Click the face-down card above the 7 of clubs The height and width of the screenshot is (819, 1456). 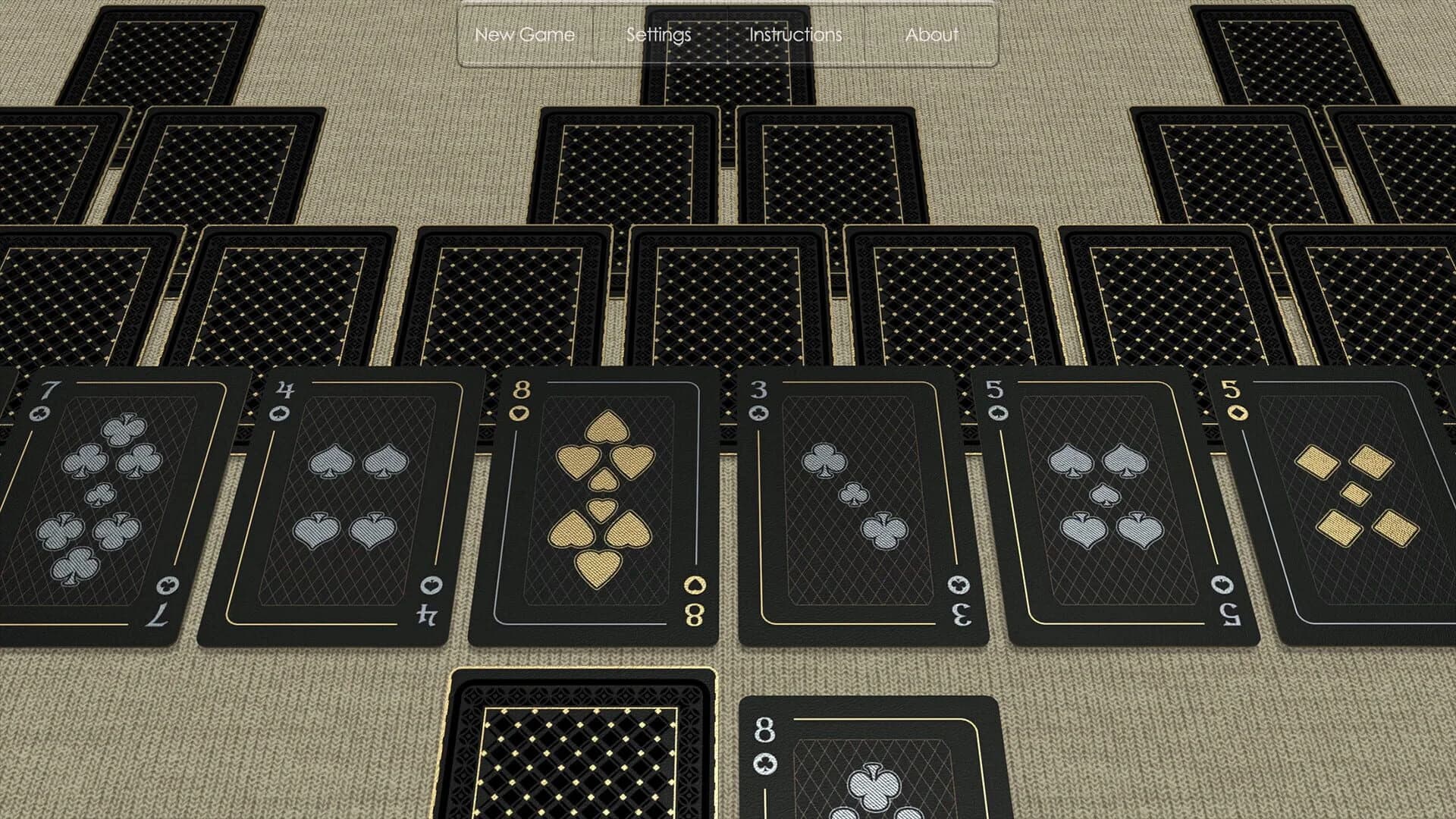(76, 296)
